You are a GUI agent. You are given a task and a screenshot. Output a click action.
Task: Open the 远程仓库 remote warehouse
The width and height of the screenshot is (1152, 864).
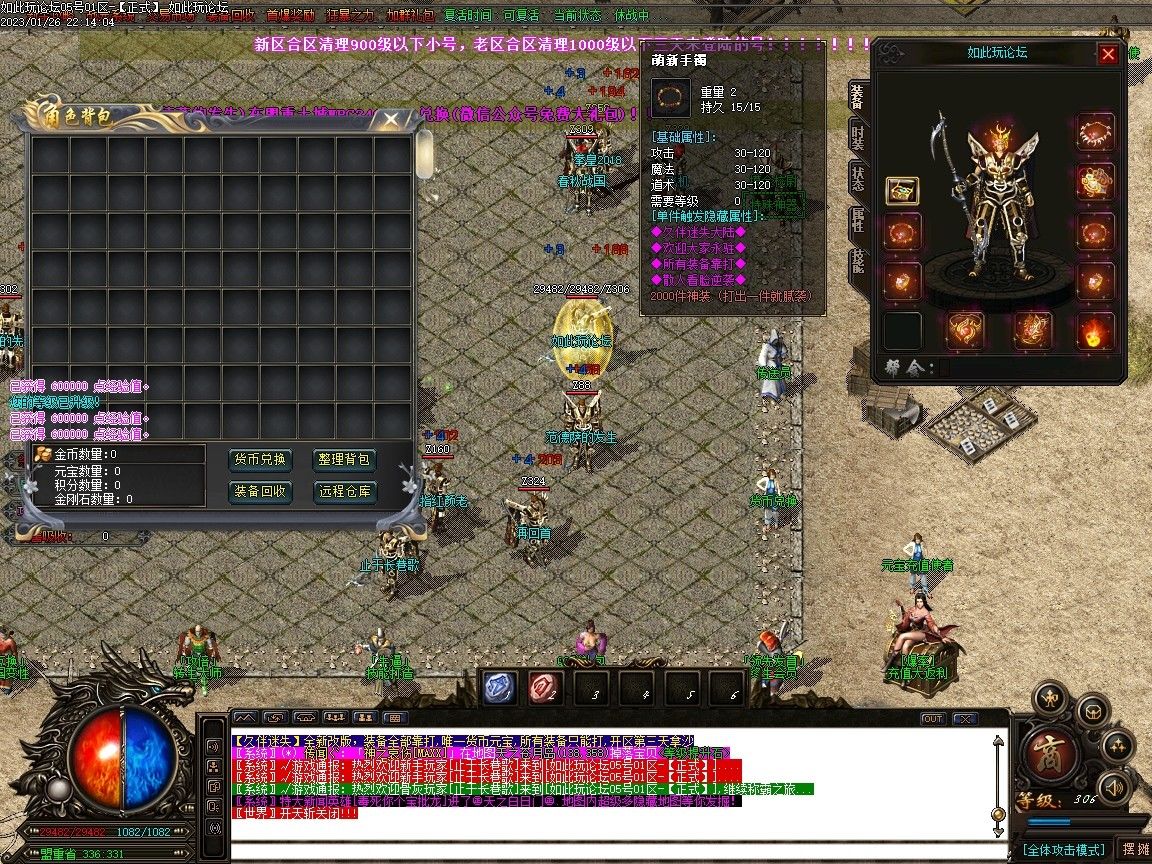click(345, 491)
